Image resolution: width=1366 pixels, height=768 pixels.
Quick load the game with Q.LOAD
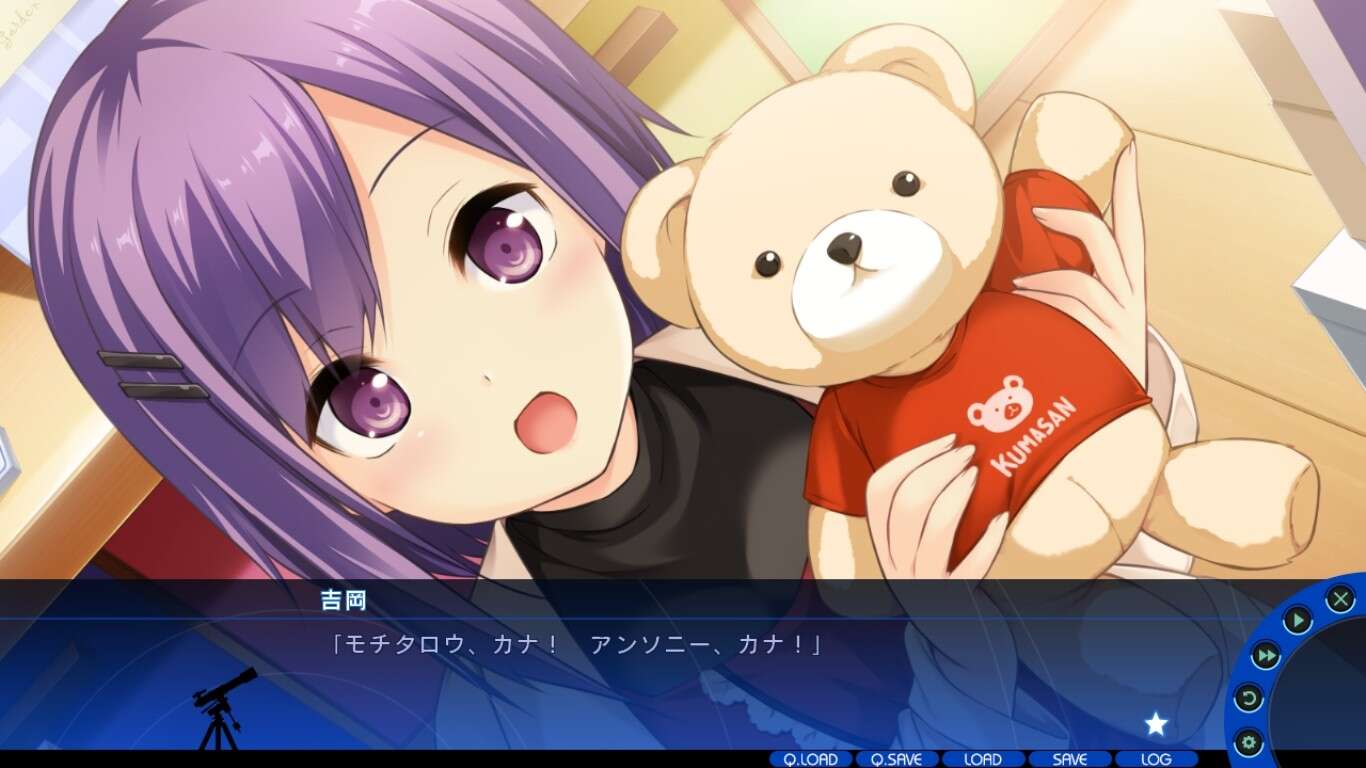click(810, 760)
